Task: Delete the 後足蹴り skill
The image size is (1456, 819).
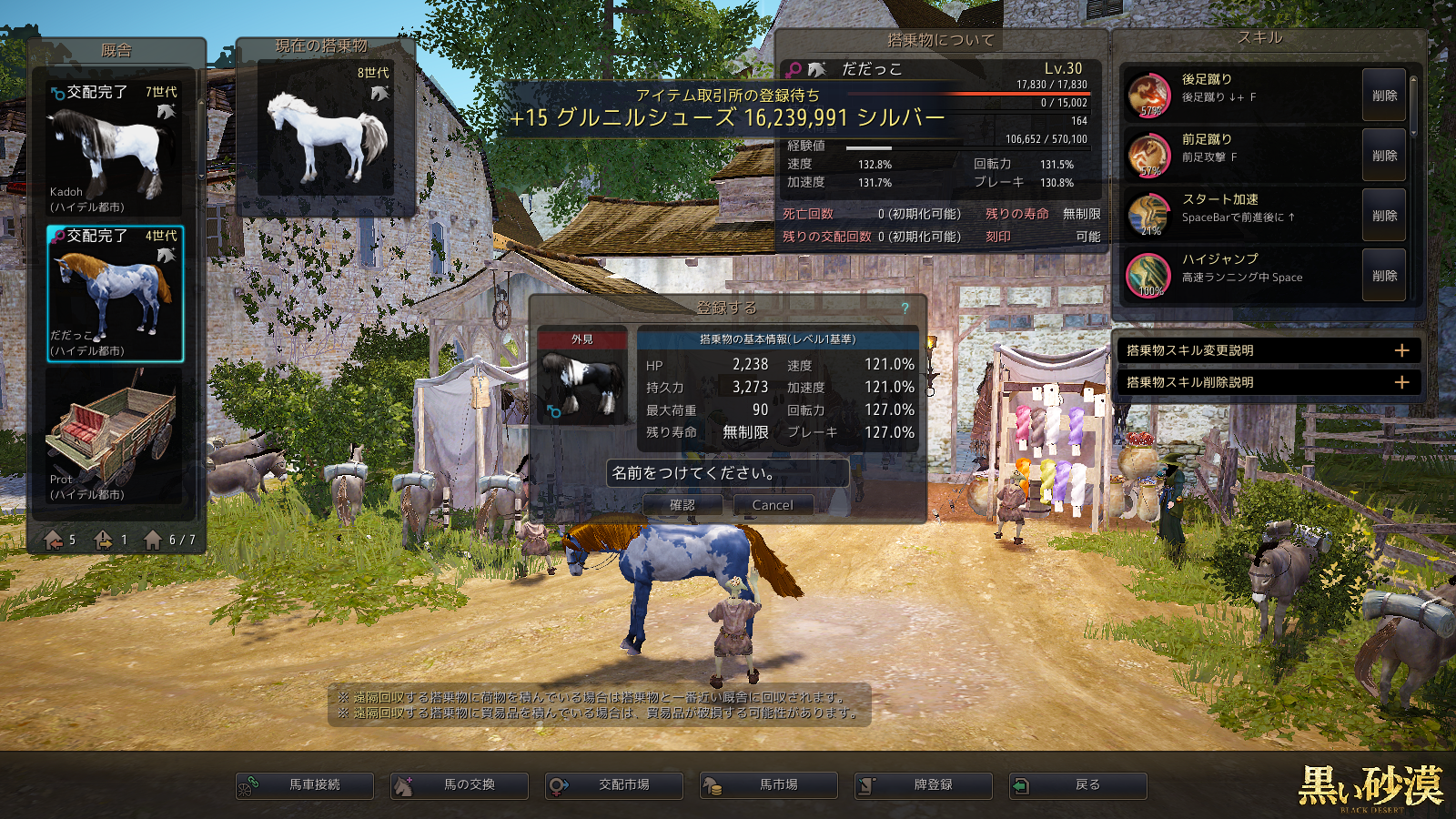Action: click(x=1384, y=96)
